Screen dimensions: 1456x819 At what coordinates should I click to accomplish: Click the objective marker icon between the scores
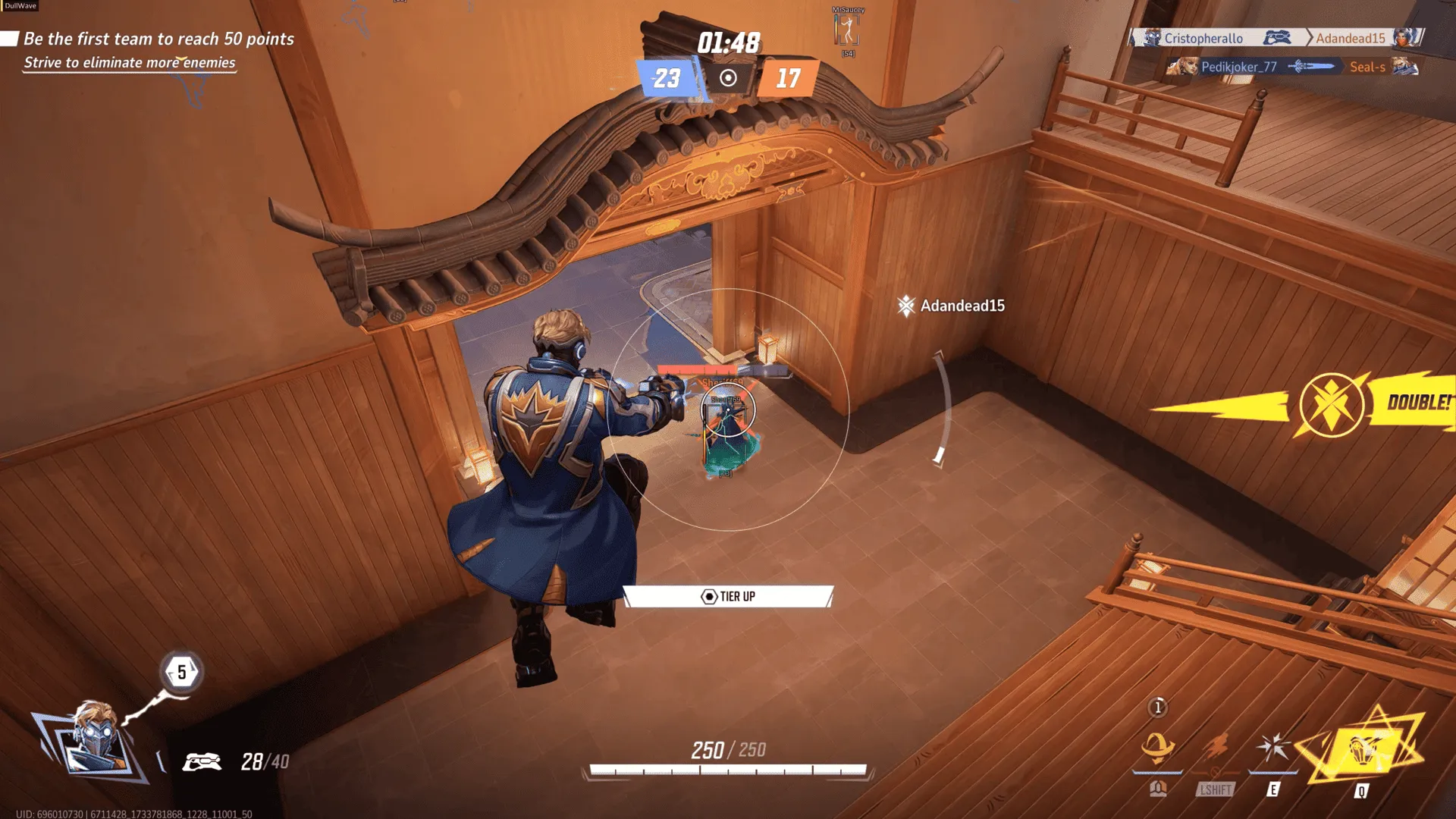point(729,78)
